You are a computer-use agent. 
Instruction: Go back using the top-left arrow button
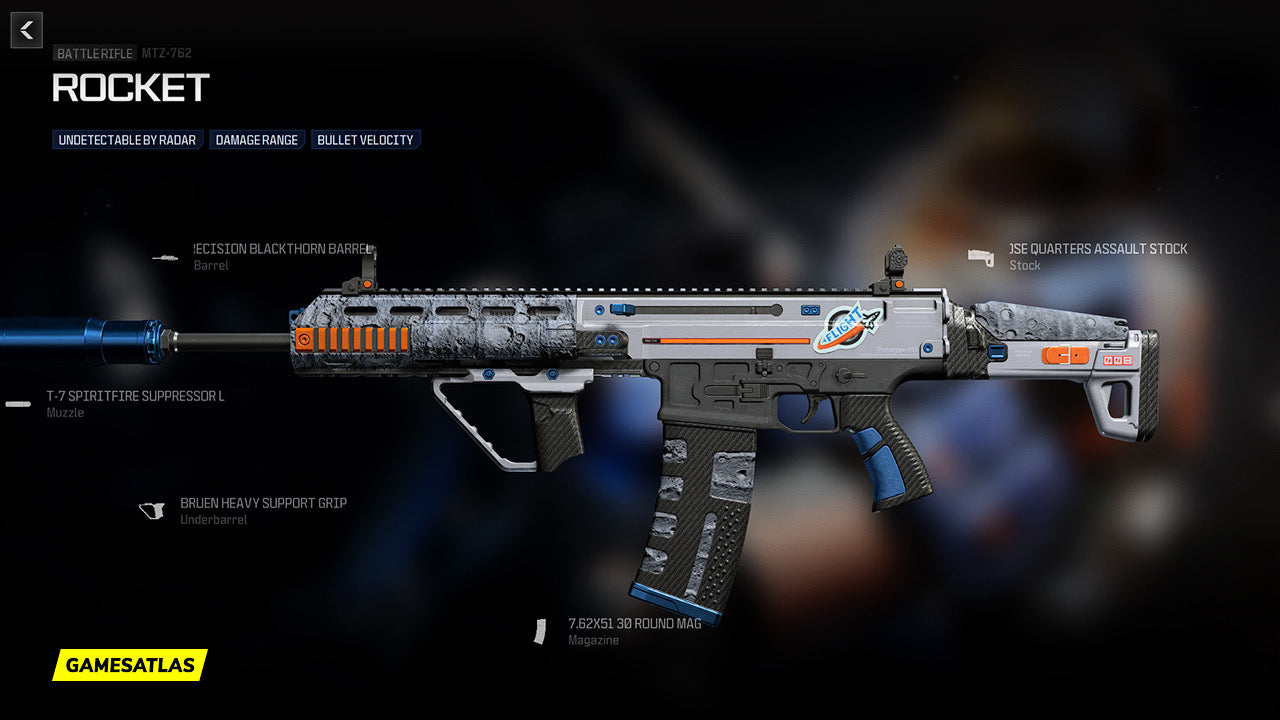point(27,30)
